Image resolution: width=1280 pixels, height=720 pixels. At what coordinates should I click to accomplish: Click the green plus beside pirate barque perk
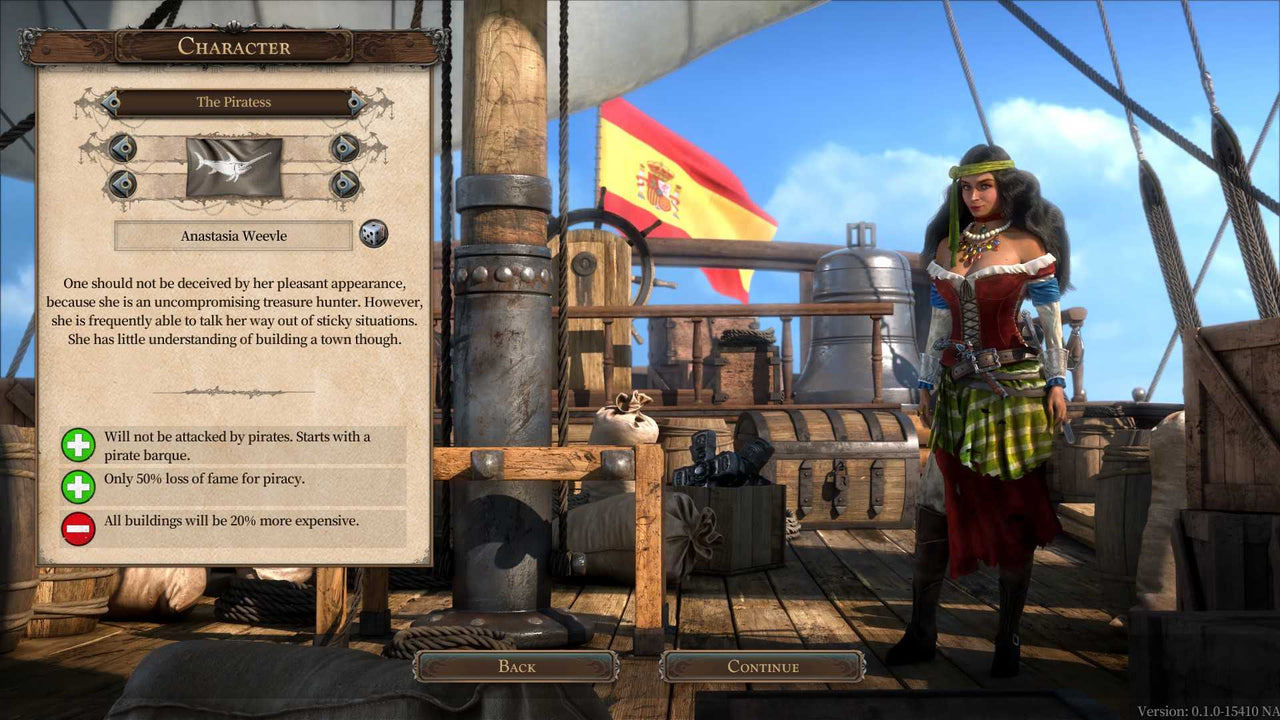pyautogui.click(x=79, y=445)
